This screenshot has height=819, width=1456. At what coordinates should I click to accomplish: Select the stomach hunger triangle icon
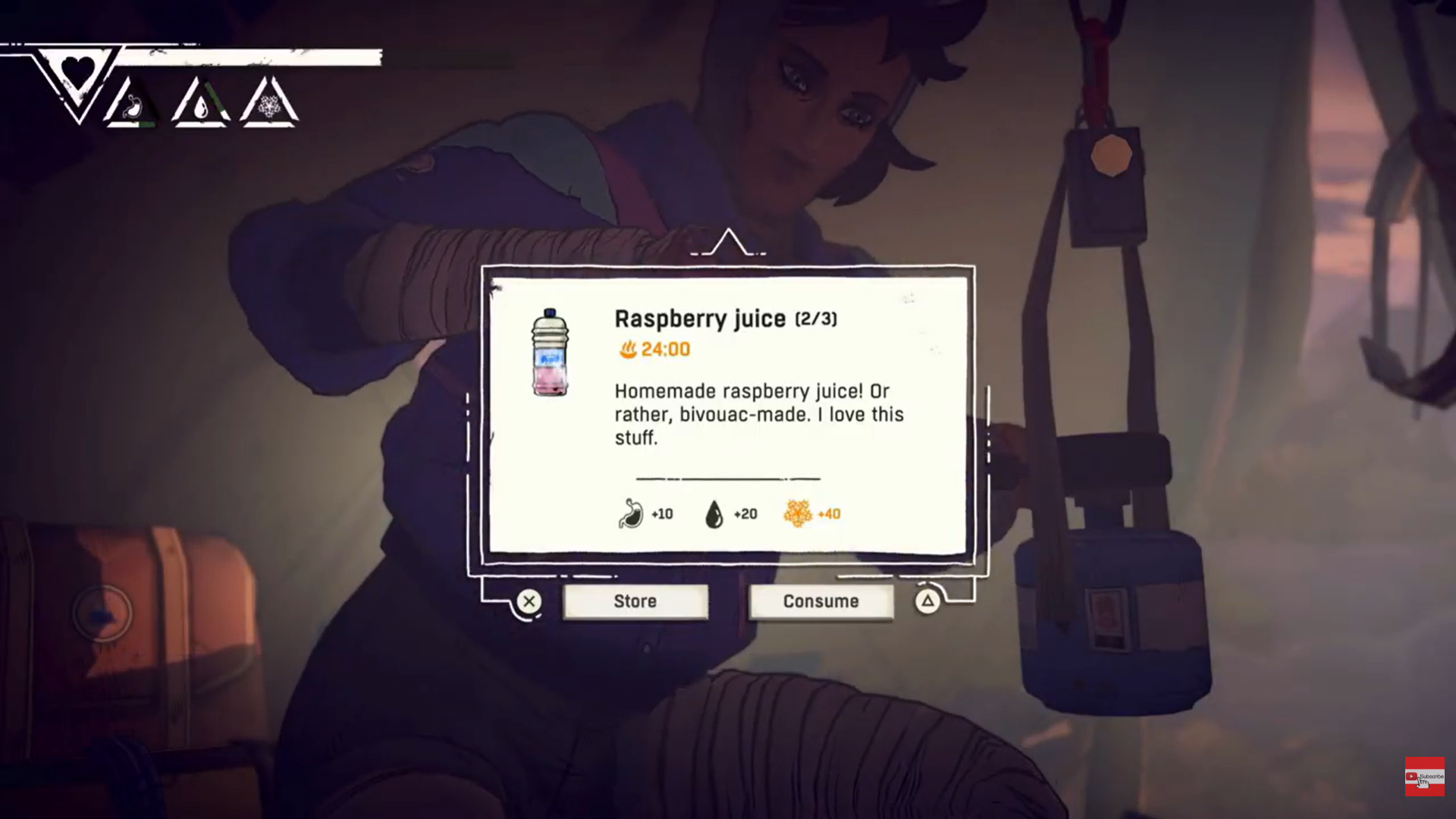click(132, 106)
